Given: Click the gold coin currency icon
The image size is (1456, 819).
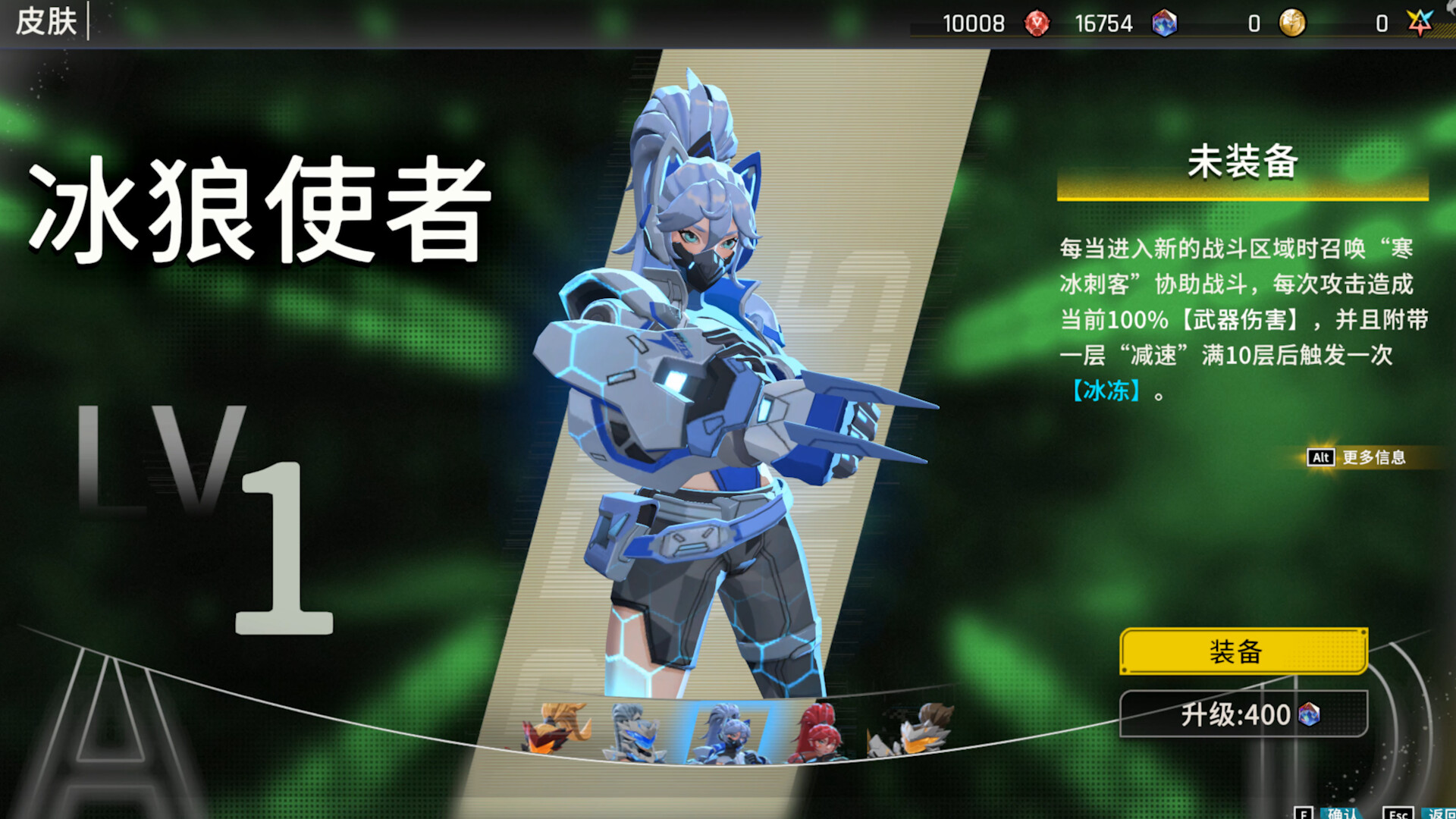Looking at the screenshot, I should pos(1294,24).
